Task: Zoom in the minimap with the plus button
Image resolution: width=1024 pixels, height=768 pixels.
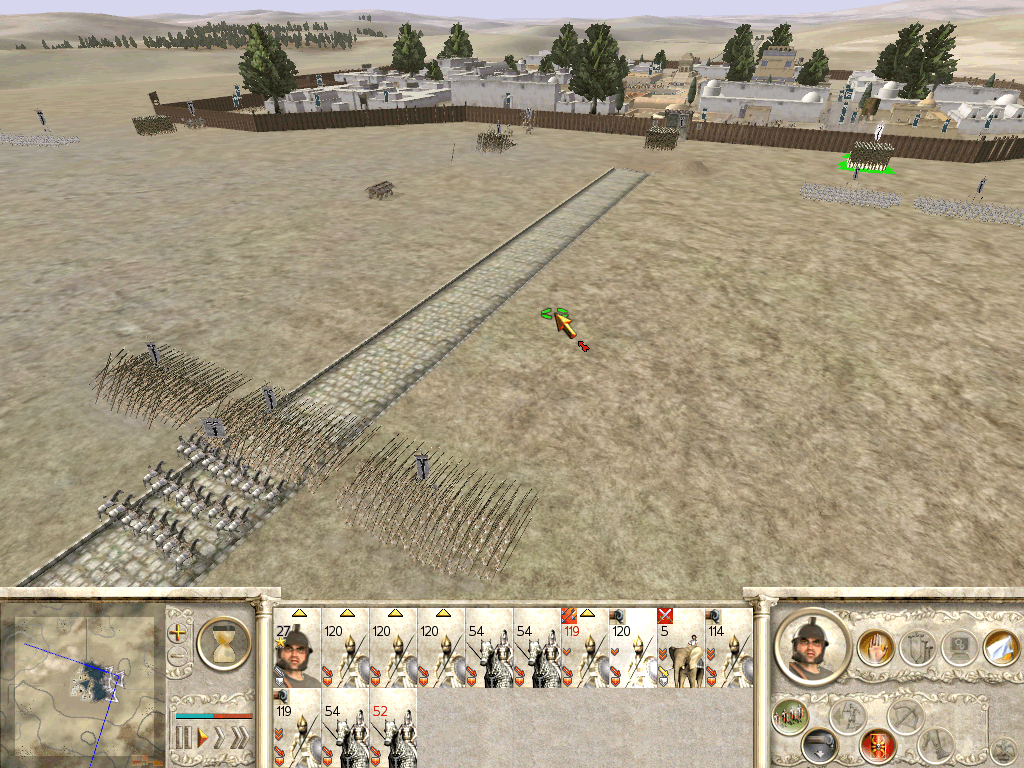Action: click(x=179, y=633)
